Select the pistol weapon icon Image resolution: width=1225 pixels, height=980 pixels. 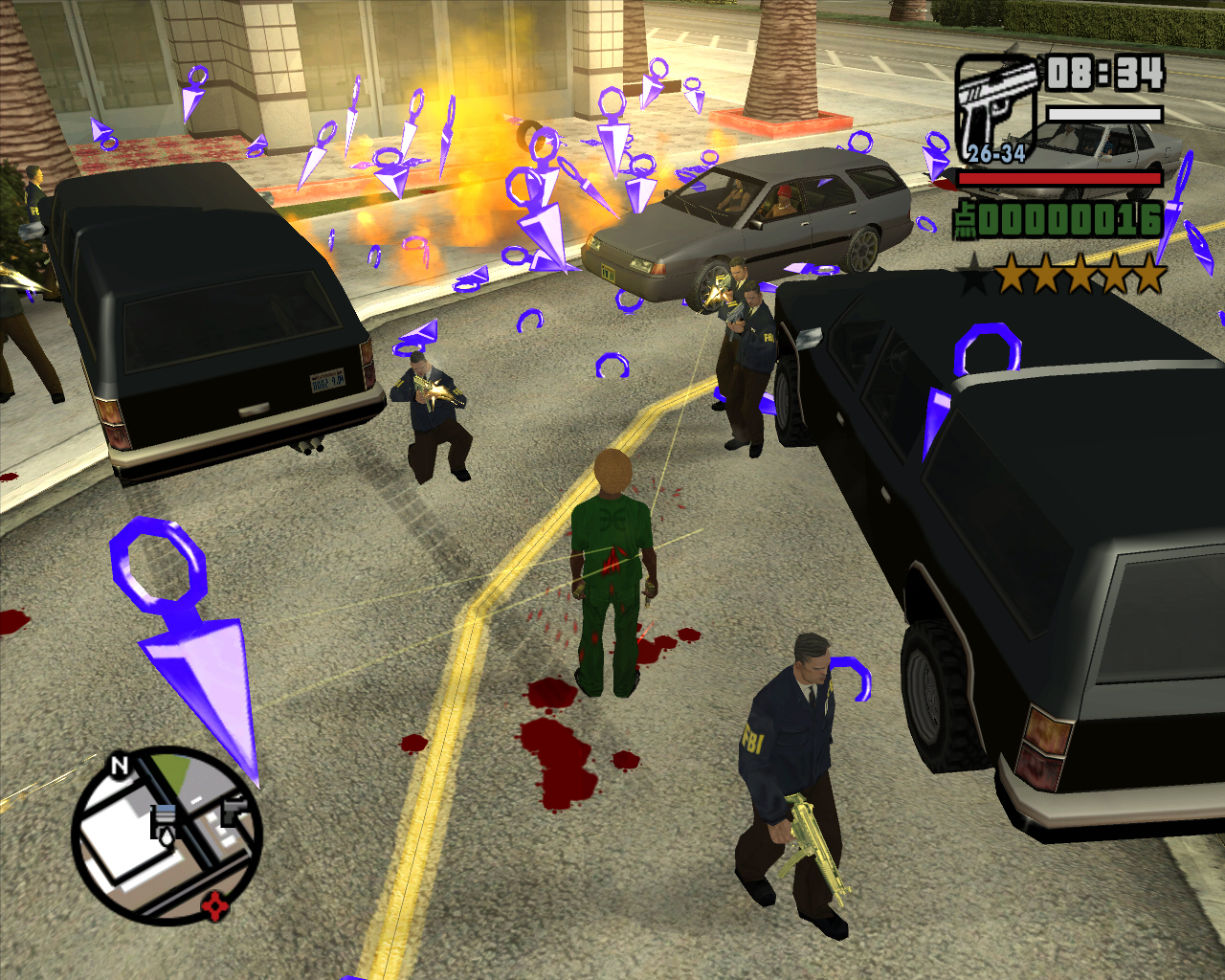click(x=997, y=107)
